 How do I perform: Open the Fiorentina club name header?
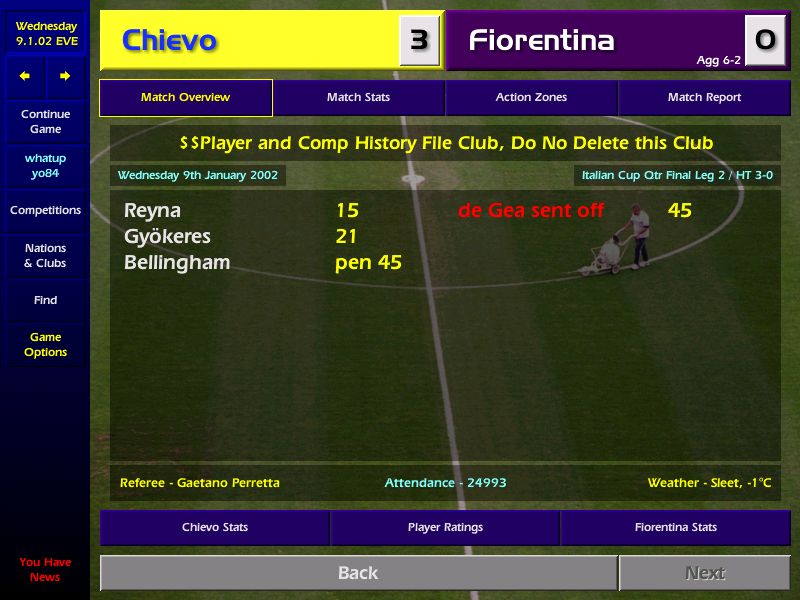pos(542,41)
